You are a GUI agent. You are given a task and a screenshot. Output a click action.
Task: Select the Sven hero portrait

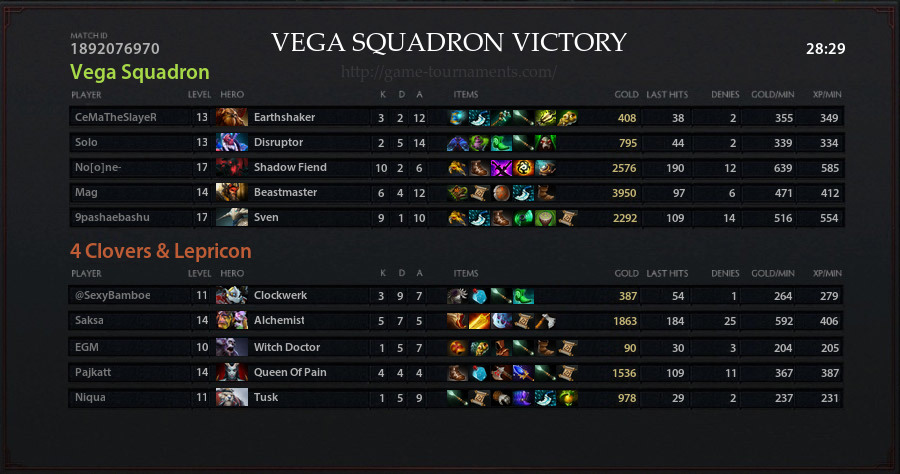point(232,217)
